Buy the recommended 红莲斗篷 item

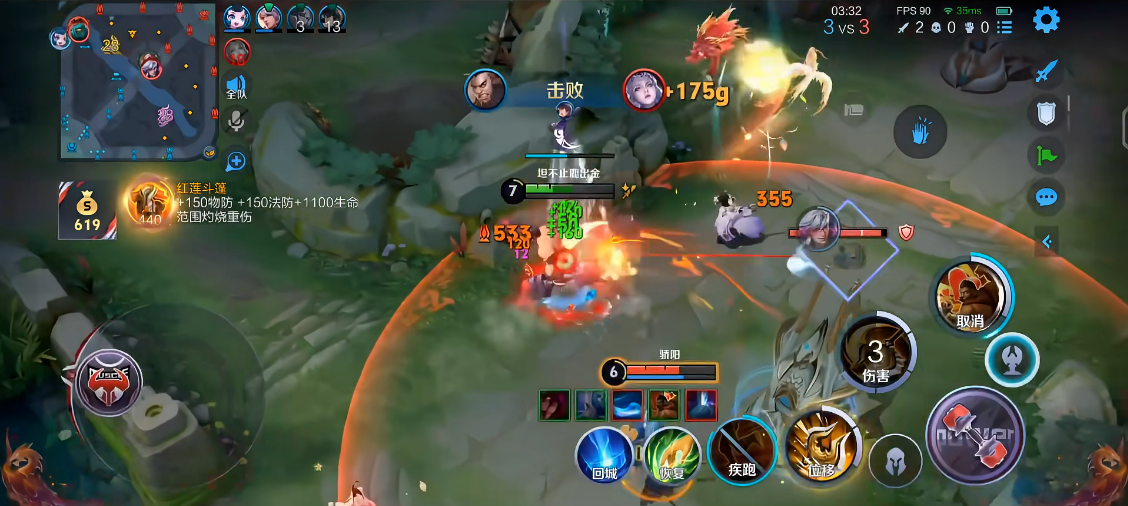(149, 203)
